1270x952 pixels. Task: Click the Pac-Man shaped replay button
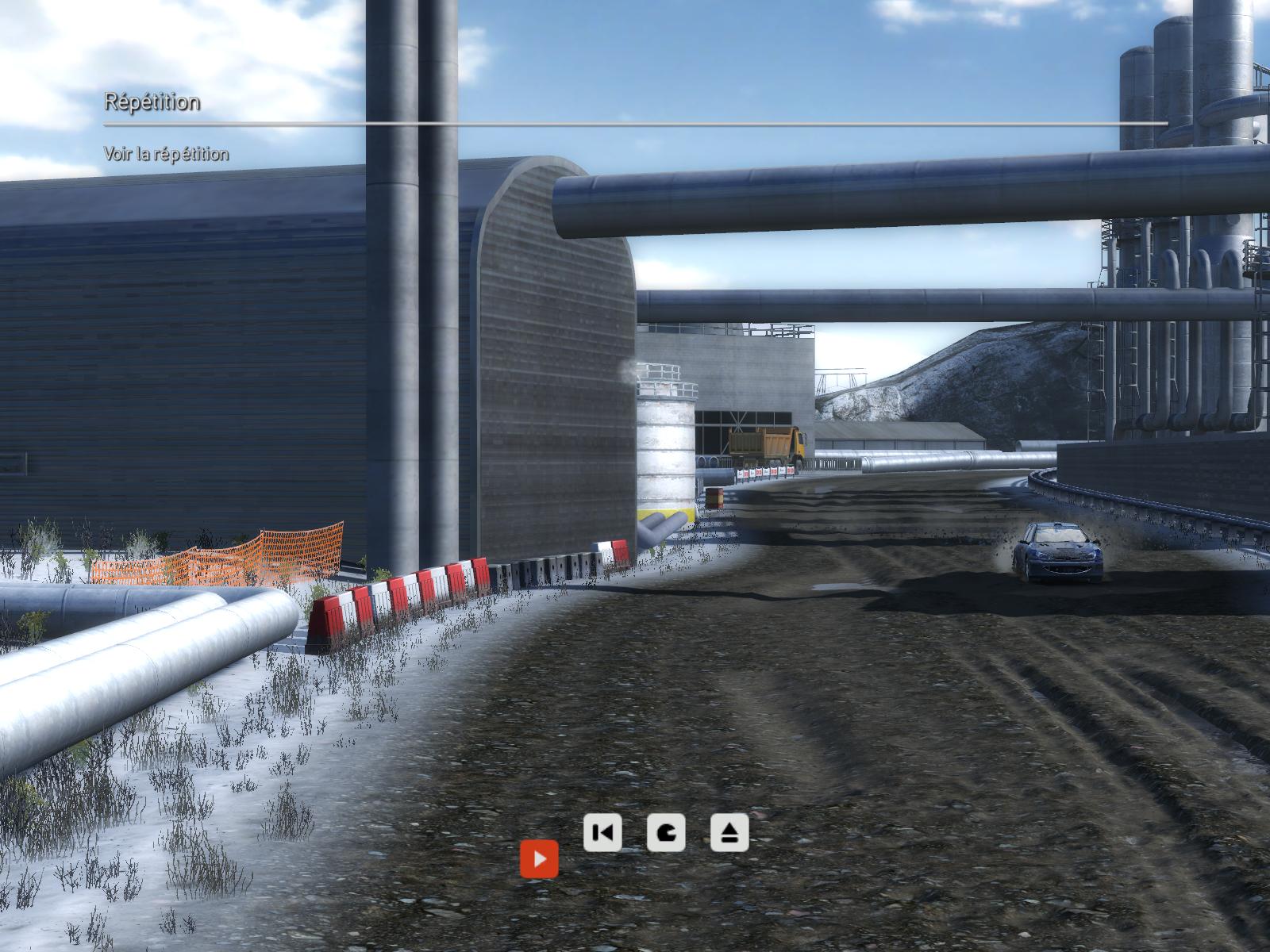pyautogui.click(x=666, y=833)
